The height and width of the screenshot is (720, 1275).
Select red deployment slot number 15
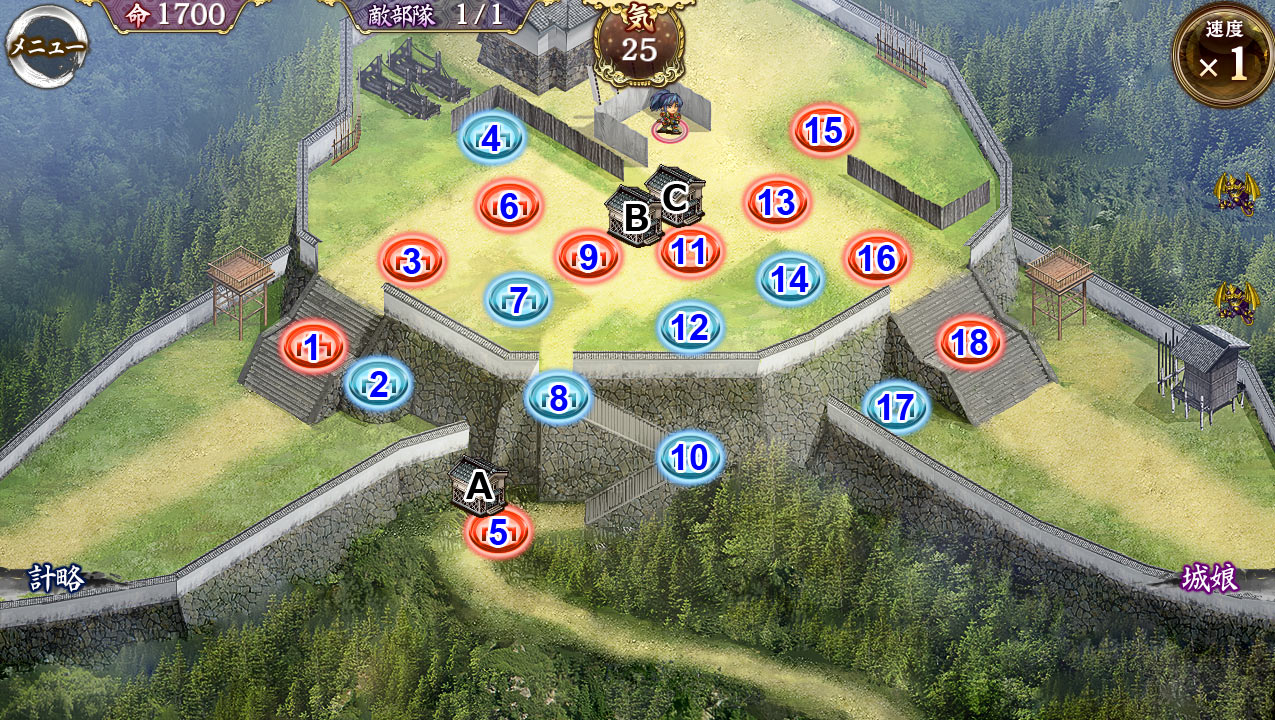pyautogui.click(x=824, y=131)
